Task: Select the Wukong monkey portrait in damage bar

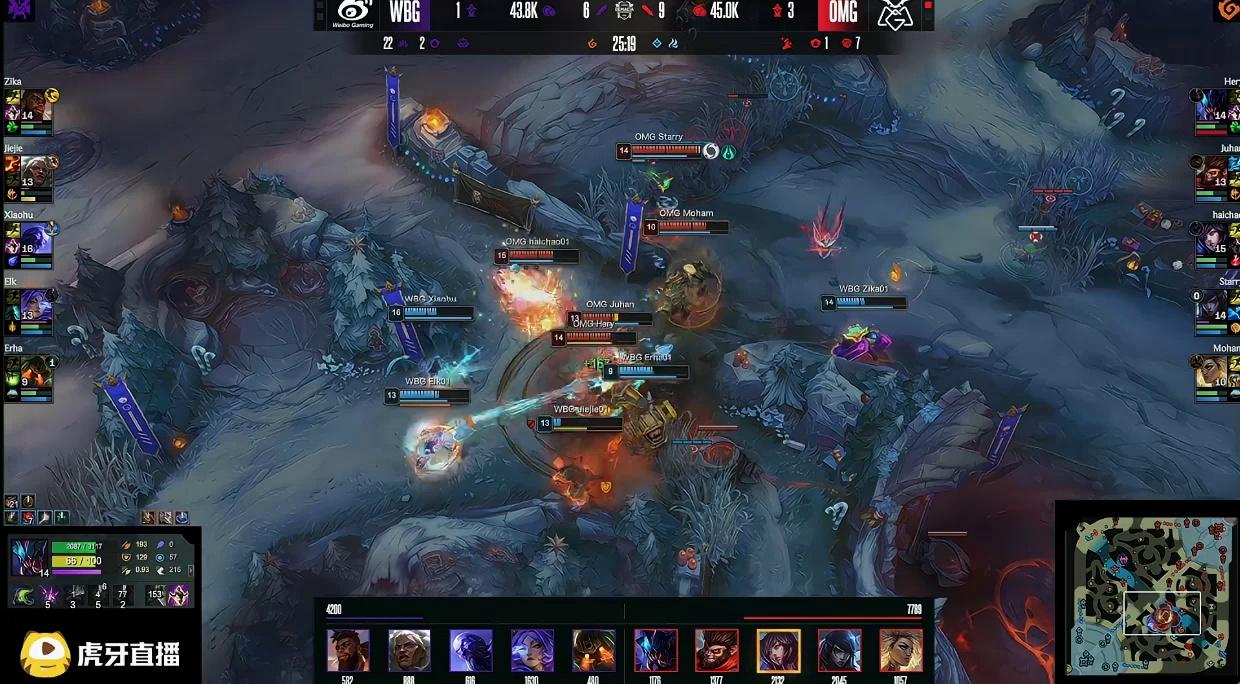Action: (x=717, y=650)
